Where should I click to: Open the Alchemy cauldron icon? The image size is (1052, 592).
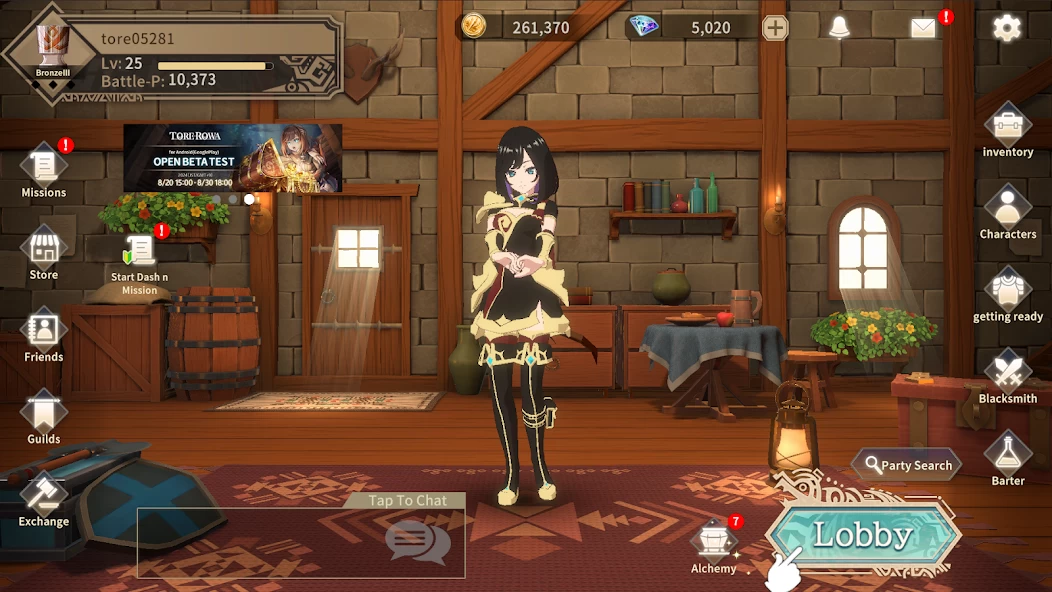click(x=714, y=542)
